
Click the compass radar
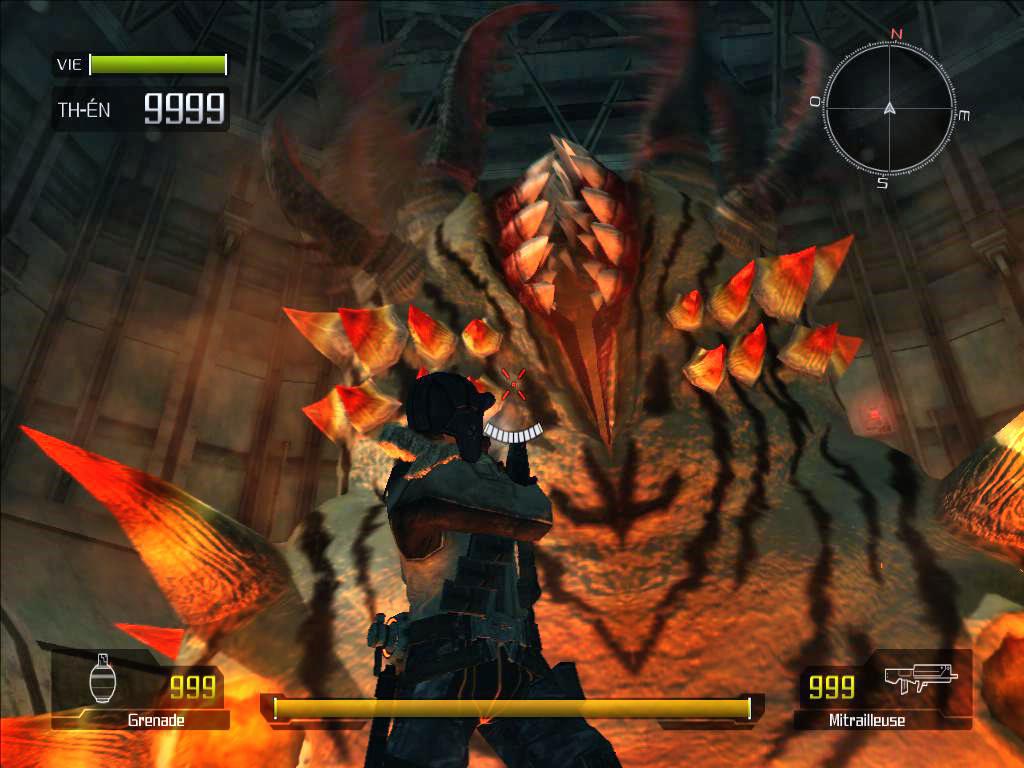pos(890,107)
